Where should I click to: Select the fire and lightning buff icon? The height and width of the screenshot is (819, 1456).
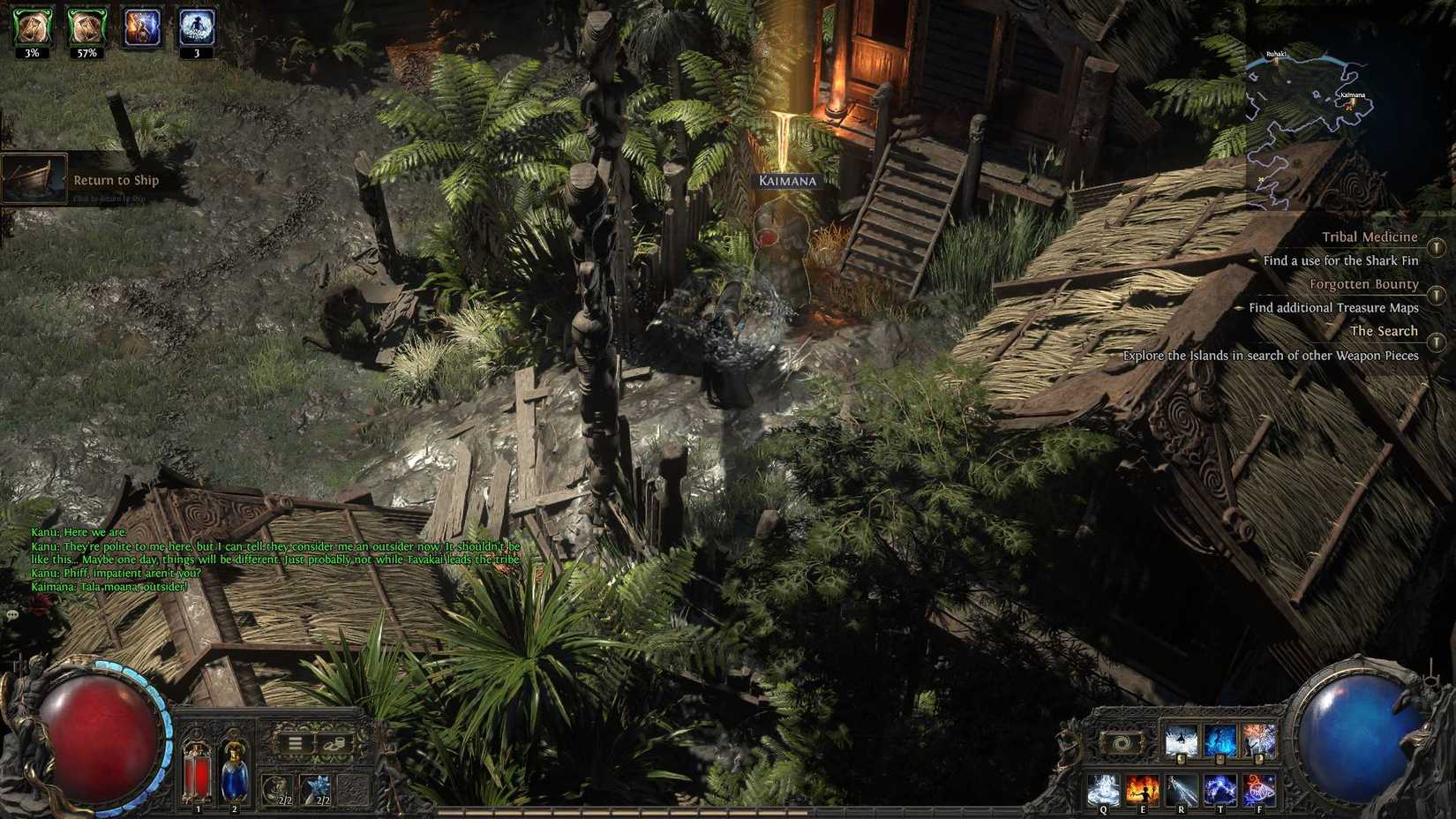point(142,26)
